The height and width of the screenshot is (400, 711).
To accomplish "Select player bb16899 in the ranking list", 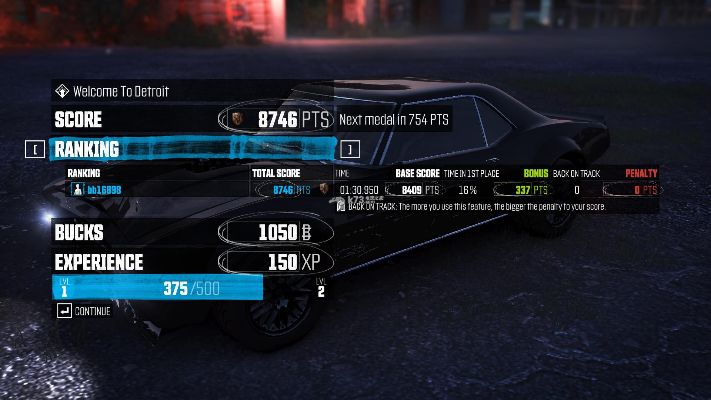I will 104,189.
